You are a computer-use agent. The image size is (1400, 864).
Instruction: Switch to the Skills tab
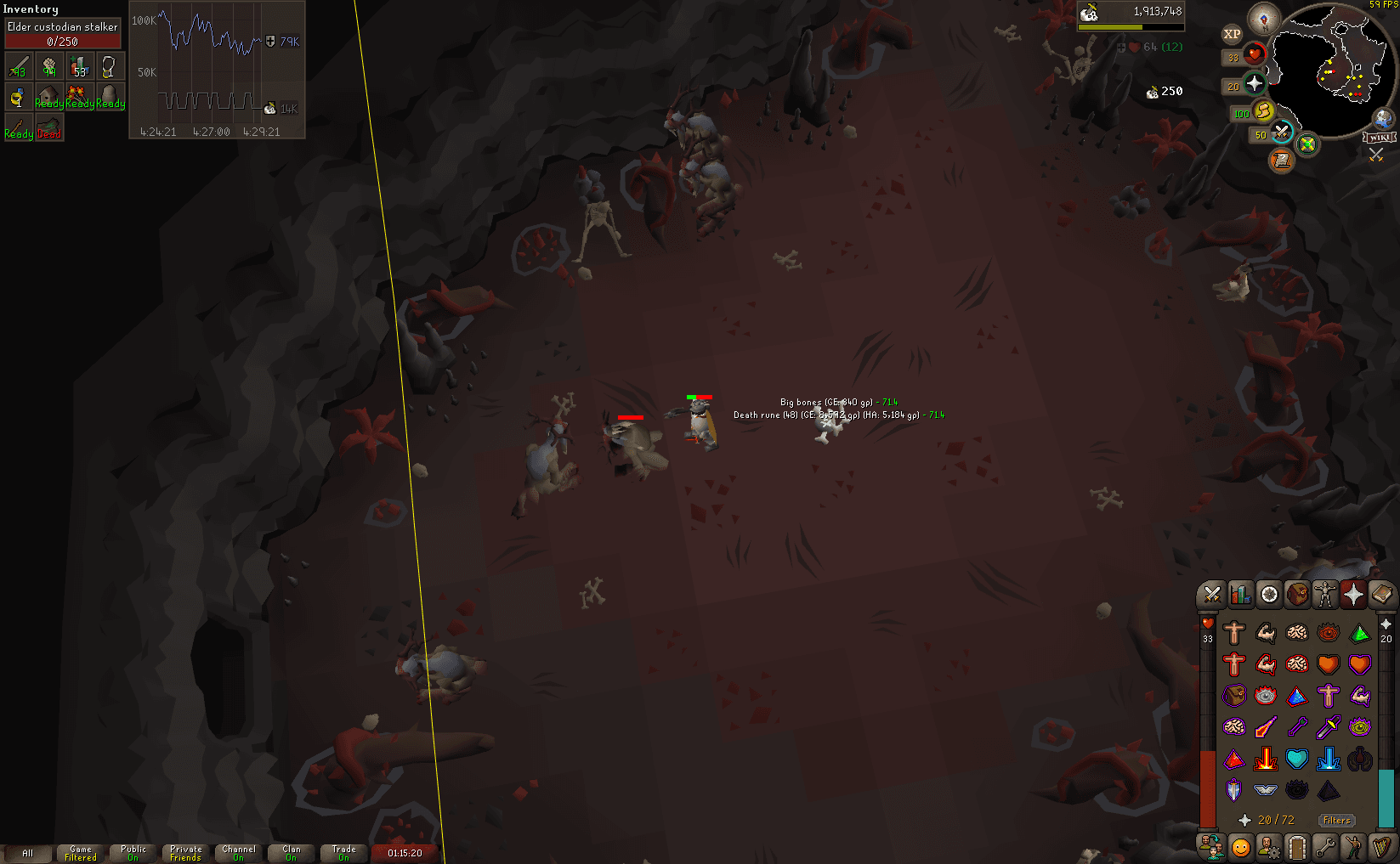pos(1239,595)
